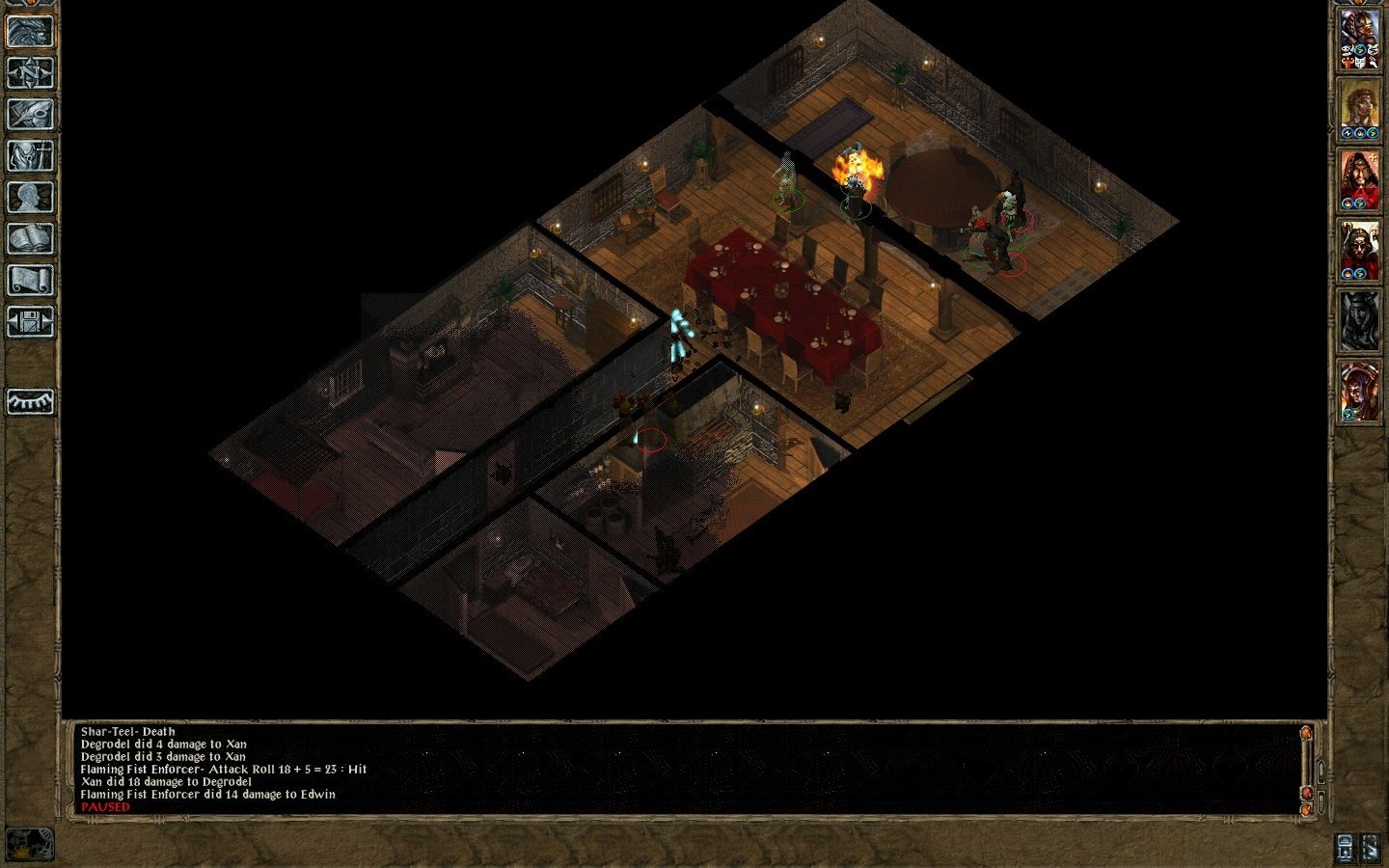Open the priest scroll
The image size is (1389, 868).
pos(30,280)
